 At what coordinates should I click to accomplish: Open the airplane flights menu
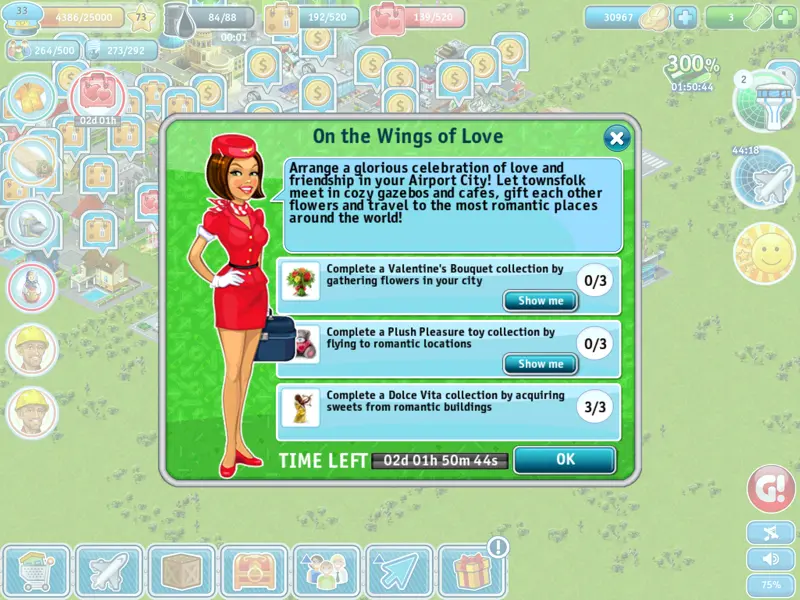(x=109, y=572)
